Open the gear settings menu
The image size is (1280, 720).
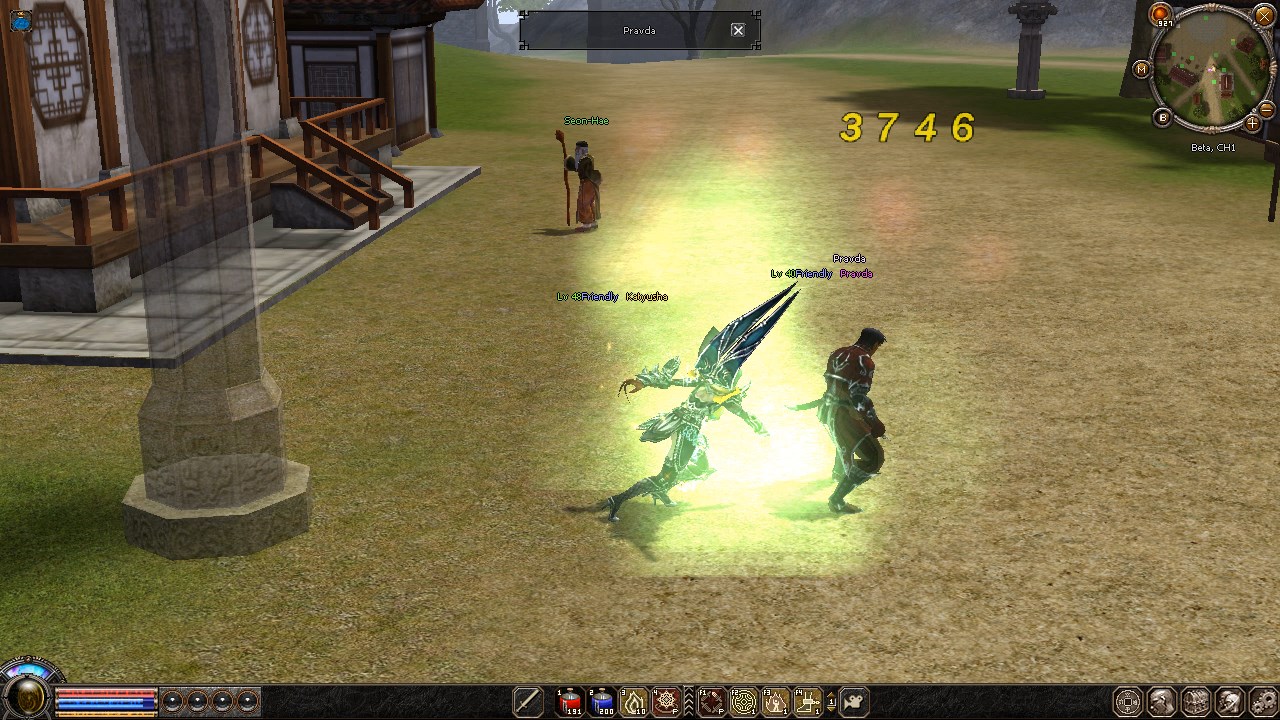(x=1264, y=702)
